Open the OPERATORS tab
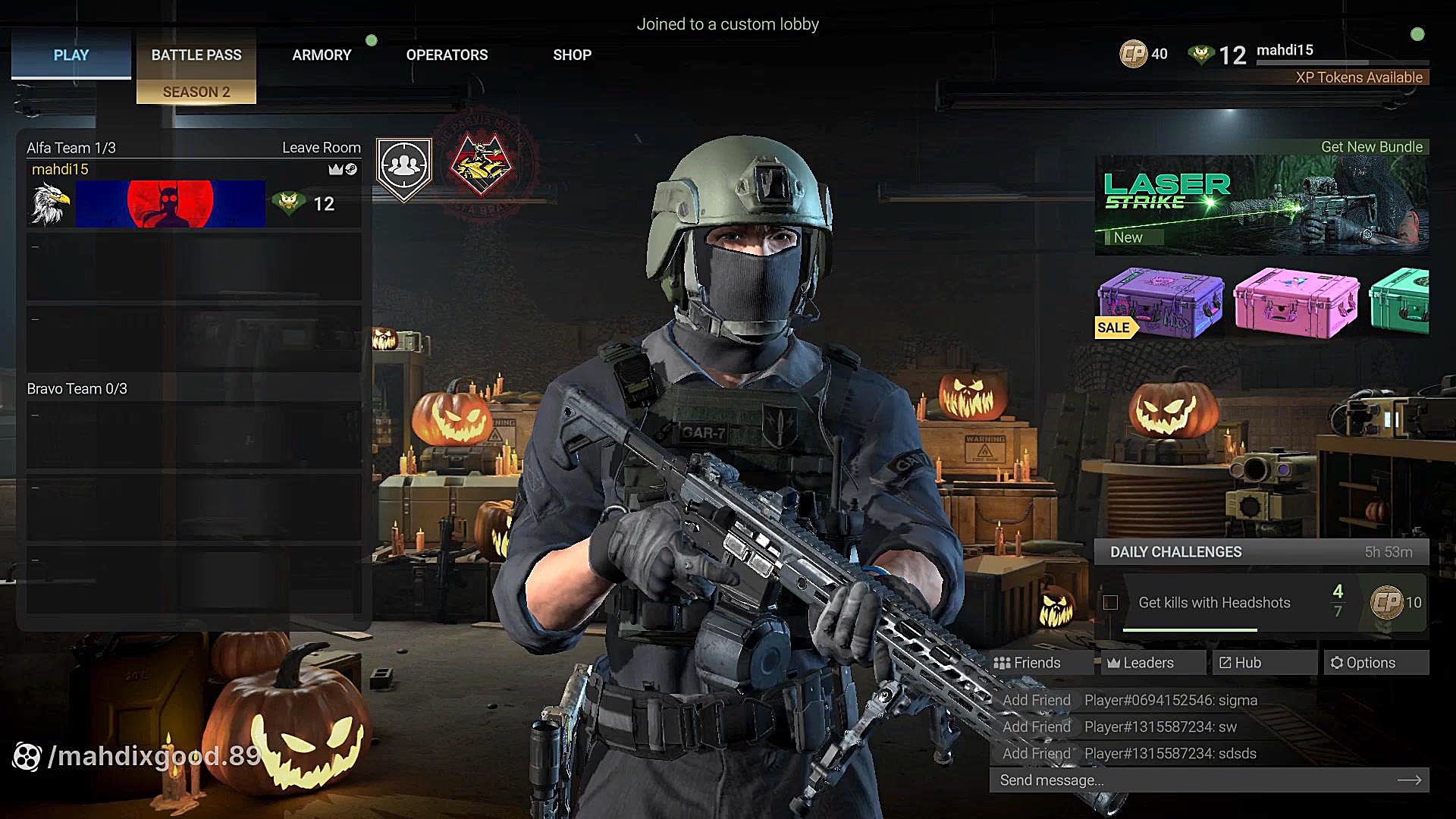Viewport: 1456px width, 819px height. (447, 55)
